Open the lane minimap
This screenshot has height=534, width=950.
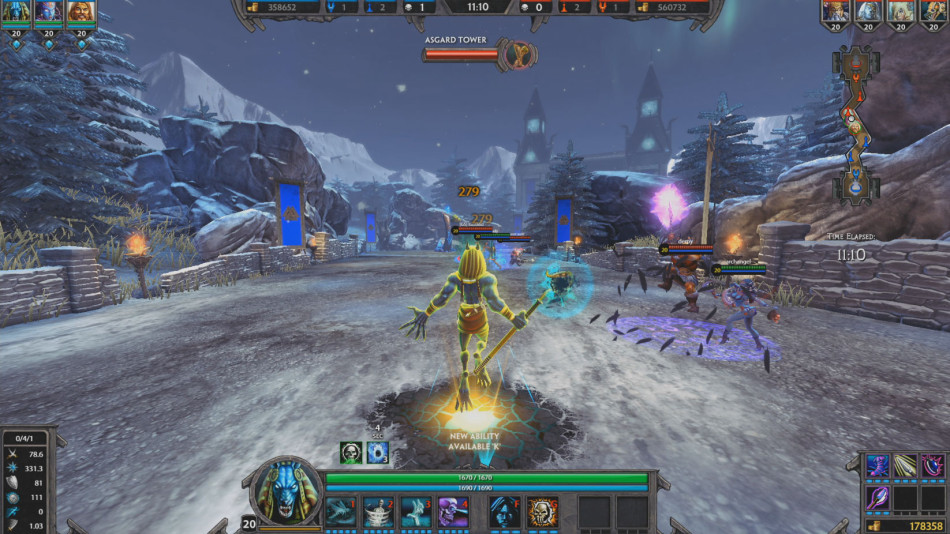pyautogui.click(x=855, y=123)
